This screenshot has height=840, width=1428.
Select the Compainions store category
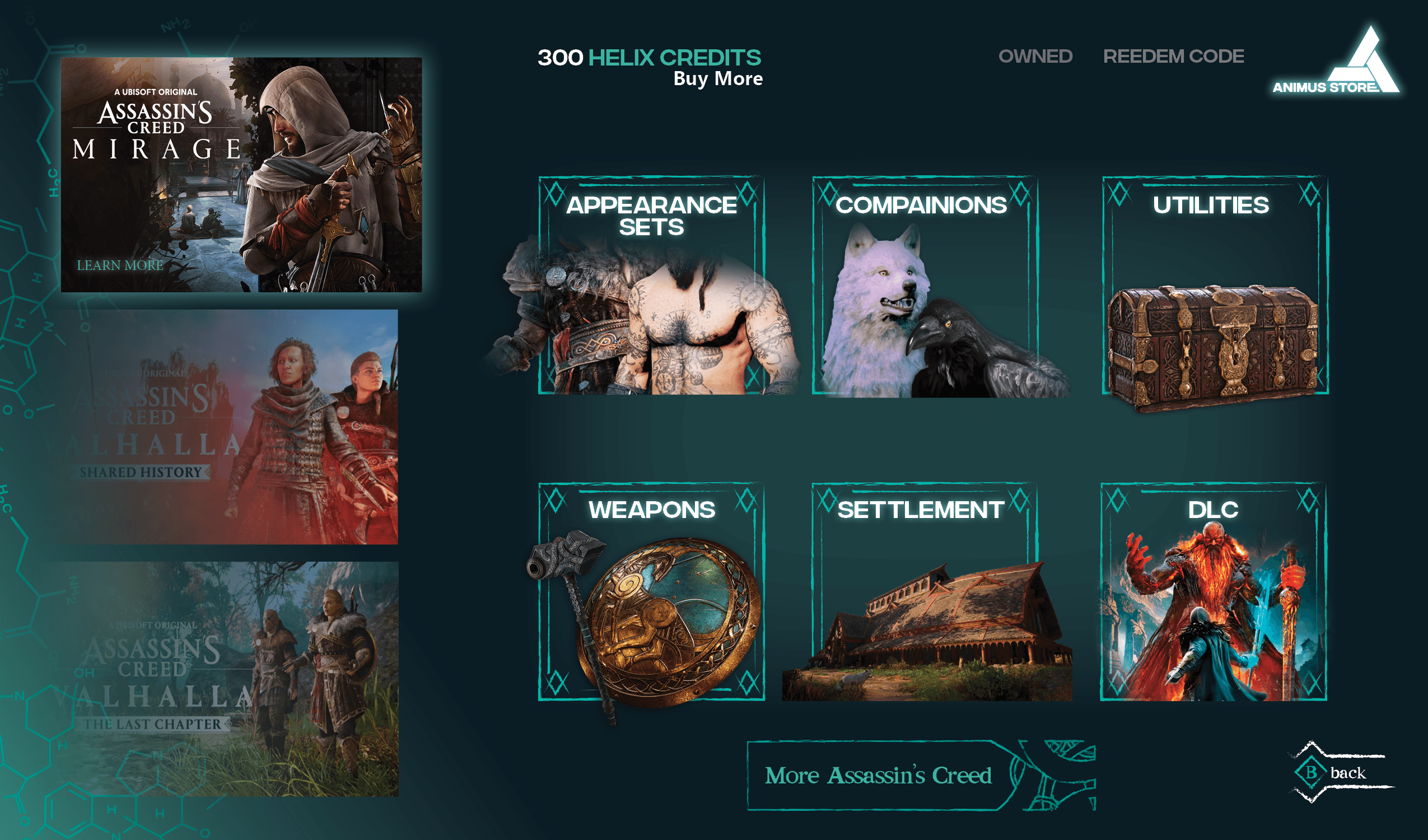tap(925, 286)
